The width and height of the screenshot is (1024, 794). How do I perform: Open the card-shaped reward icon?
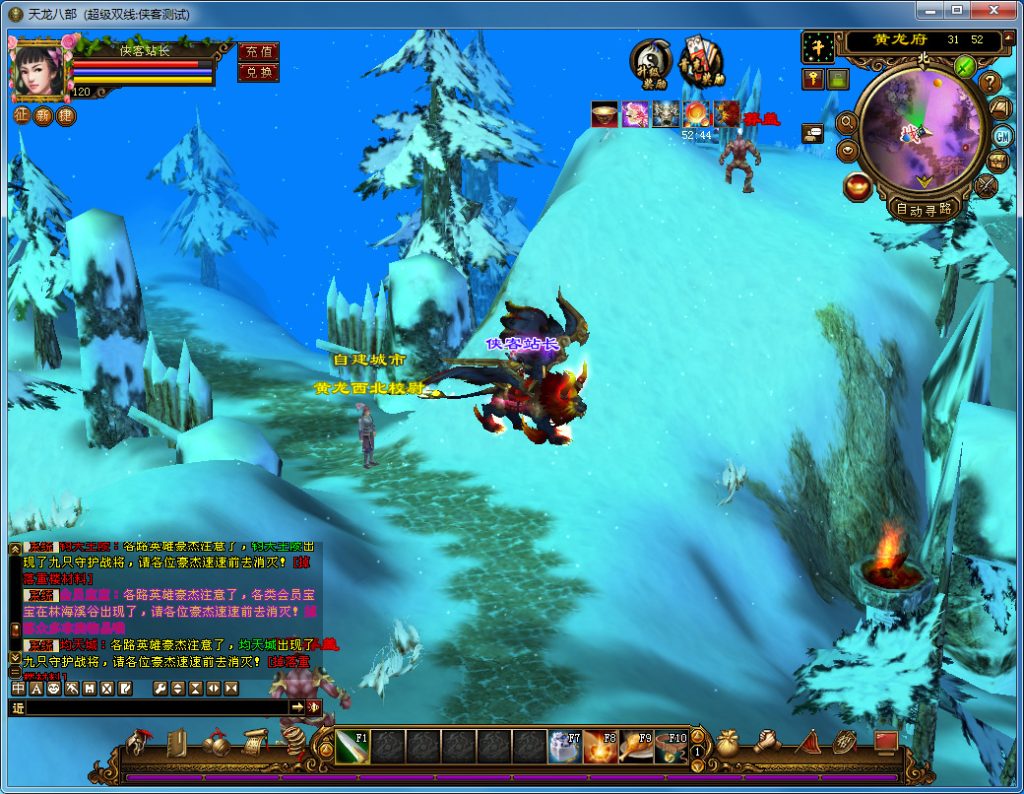click(x=701, y=64)
